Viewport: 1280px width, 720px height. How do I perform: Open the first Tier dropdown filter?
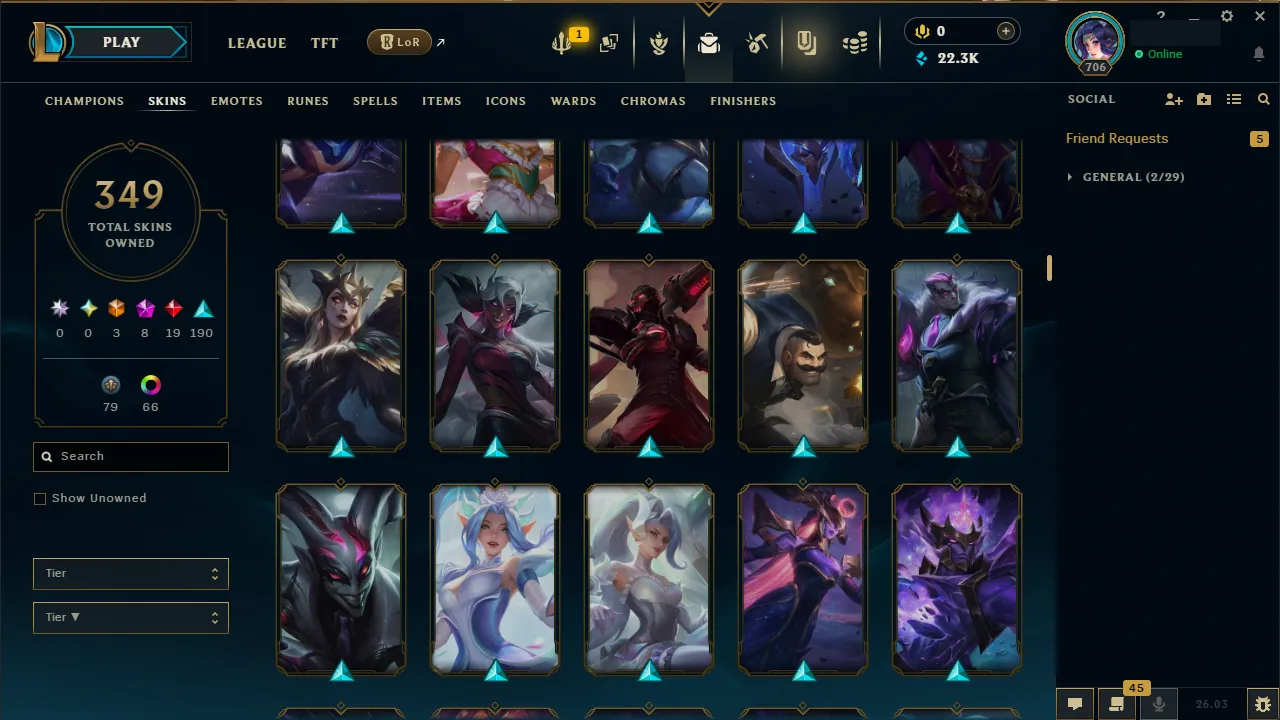[130, 573]
